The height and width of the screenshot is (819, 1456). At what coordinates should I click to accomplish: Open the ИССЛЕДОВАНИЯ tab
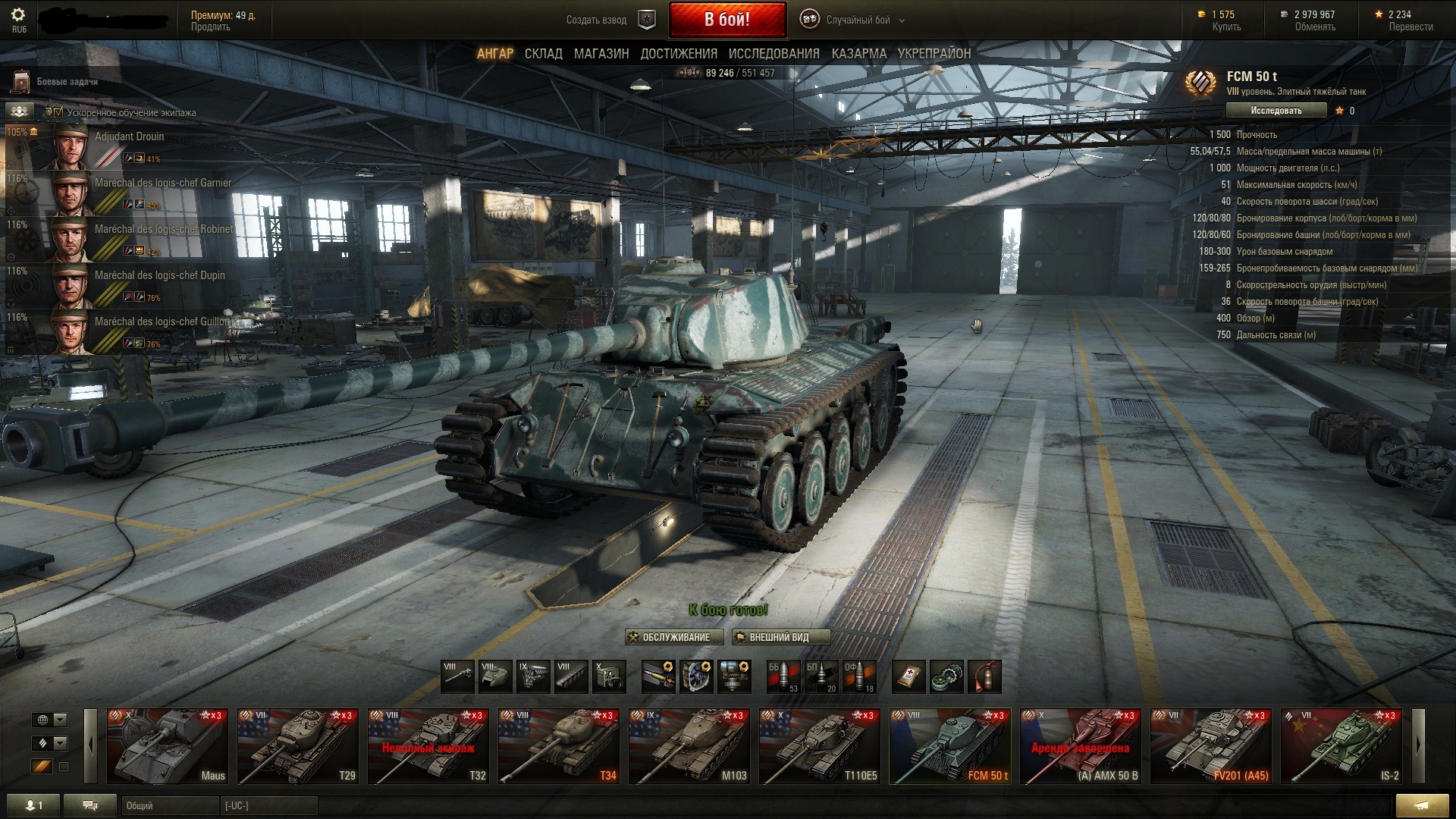click(x=773, y=54)
